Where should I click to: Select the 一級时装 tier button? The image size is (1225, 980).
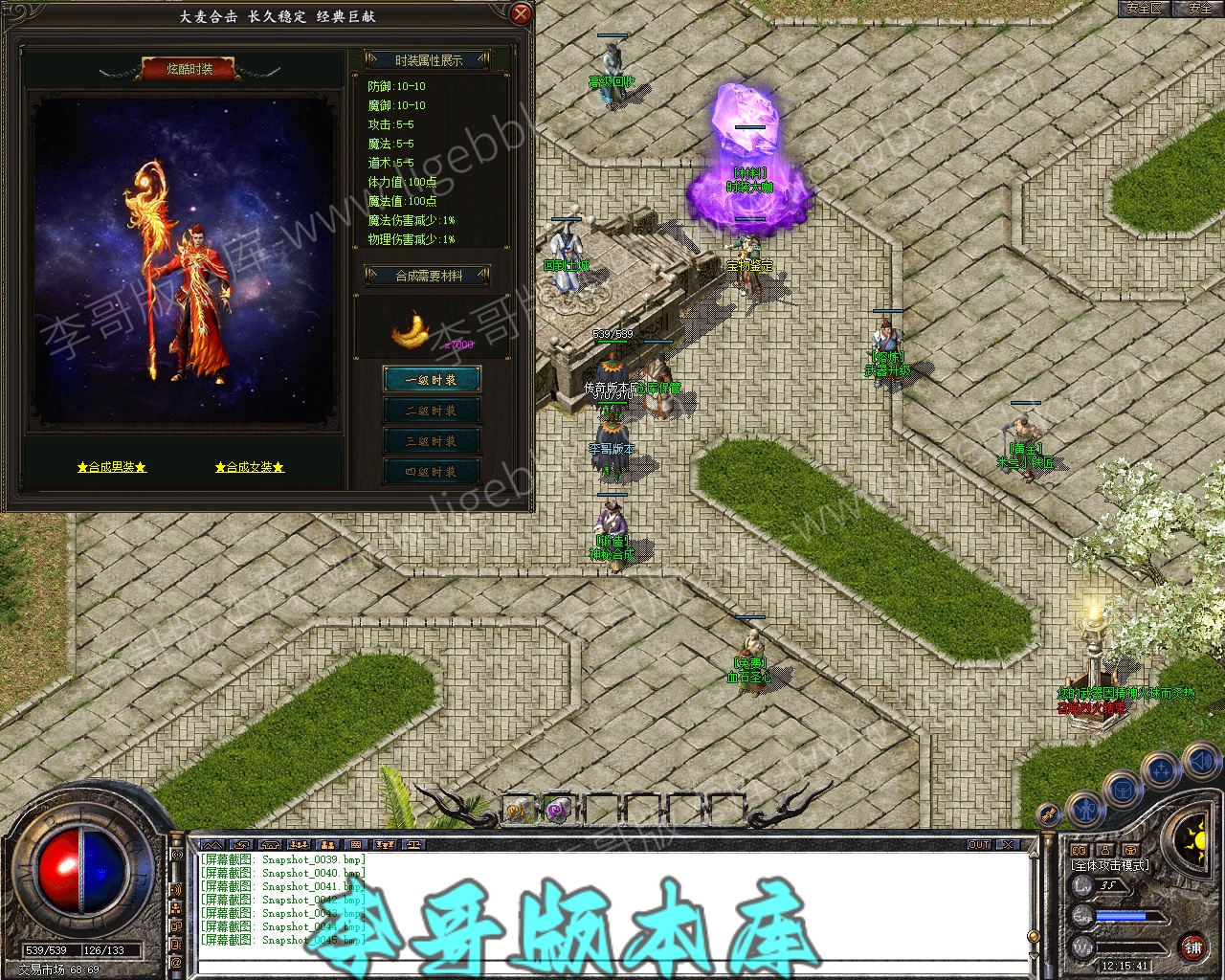[x=431, y=380]
